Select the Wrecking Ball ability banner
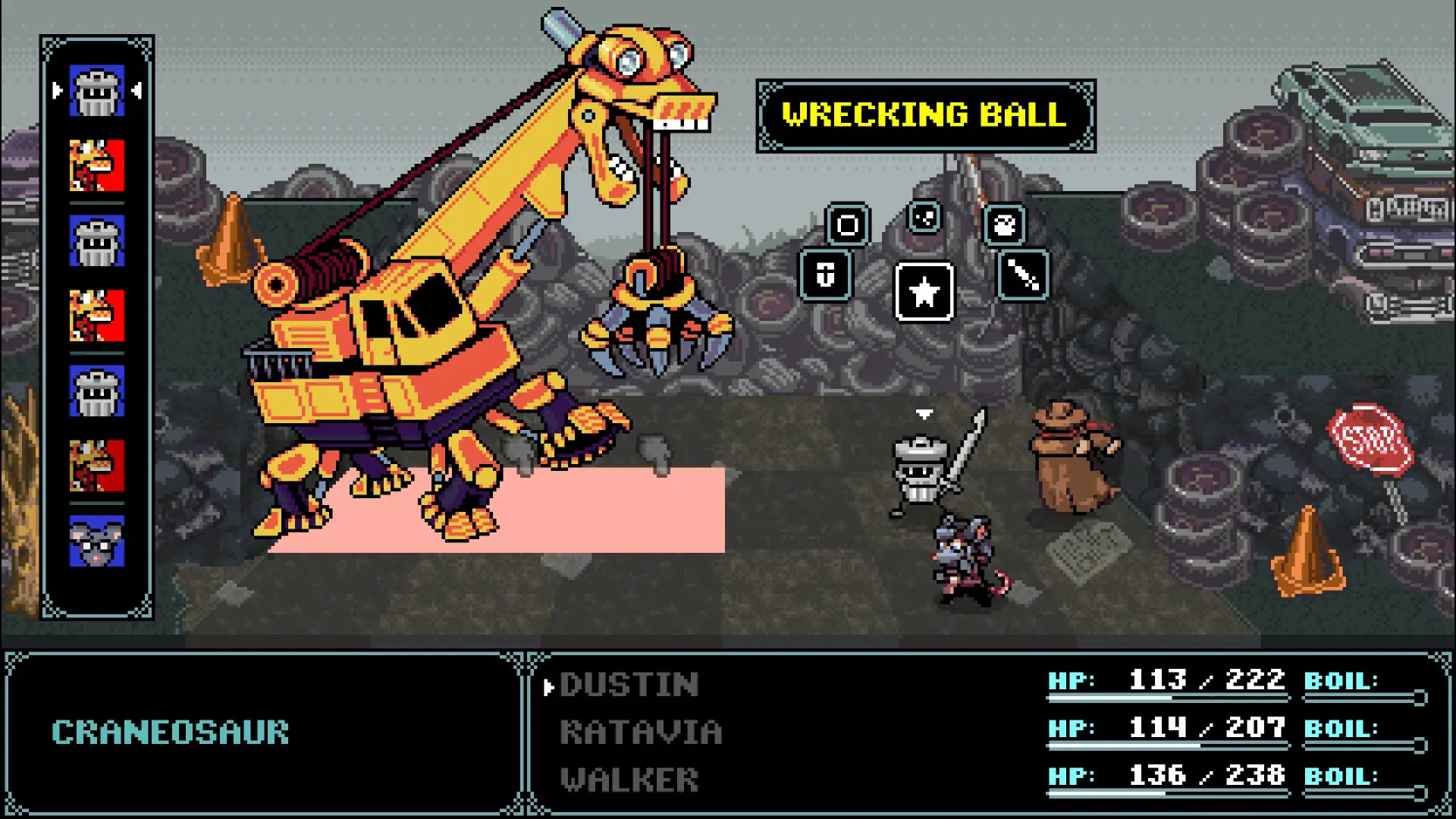 [x=924, y=115]
